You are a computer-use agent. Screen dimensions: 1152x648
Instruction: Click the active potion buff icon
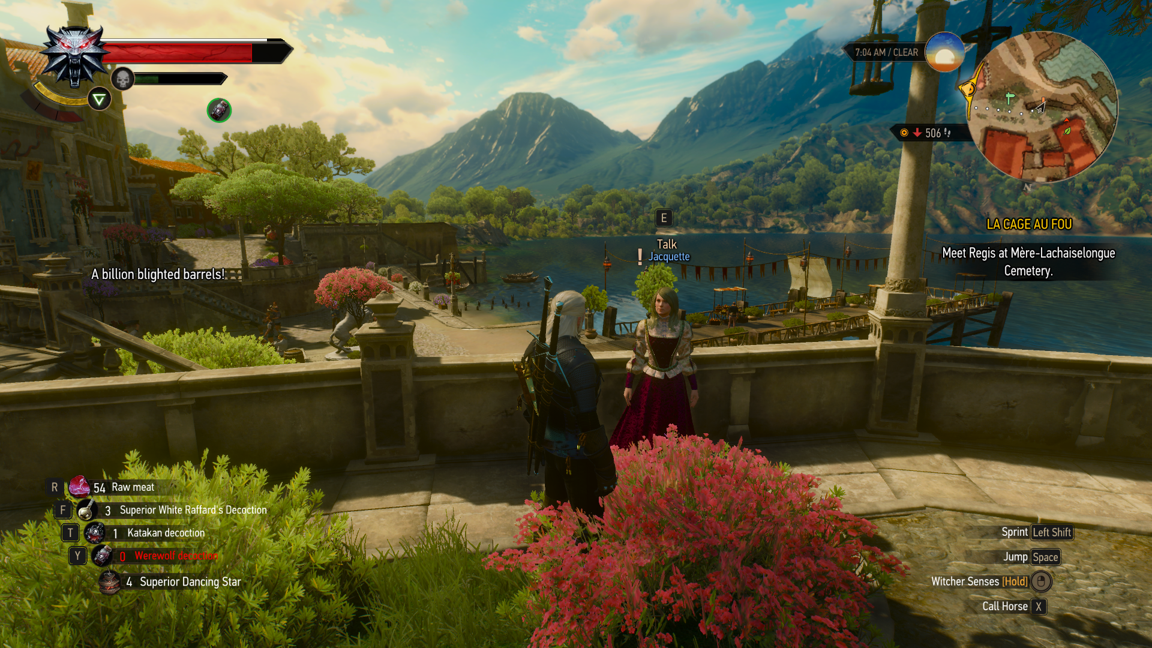219,110
